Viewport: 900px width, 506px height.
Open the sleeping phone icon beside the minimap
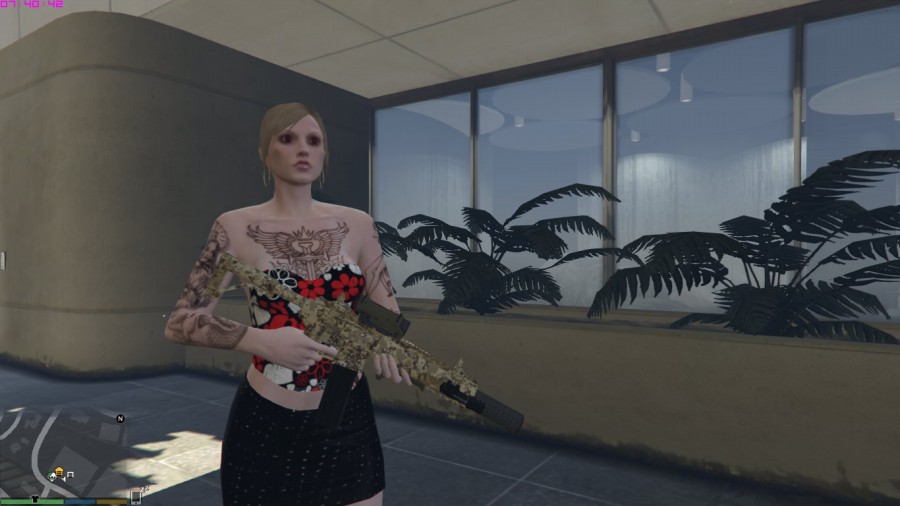(x=137, y=494)
